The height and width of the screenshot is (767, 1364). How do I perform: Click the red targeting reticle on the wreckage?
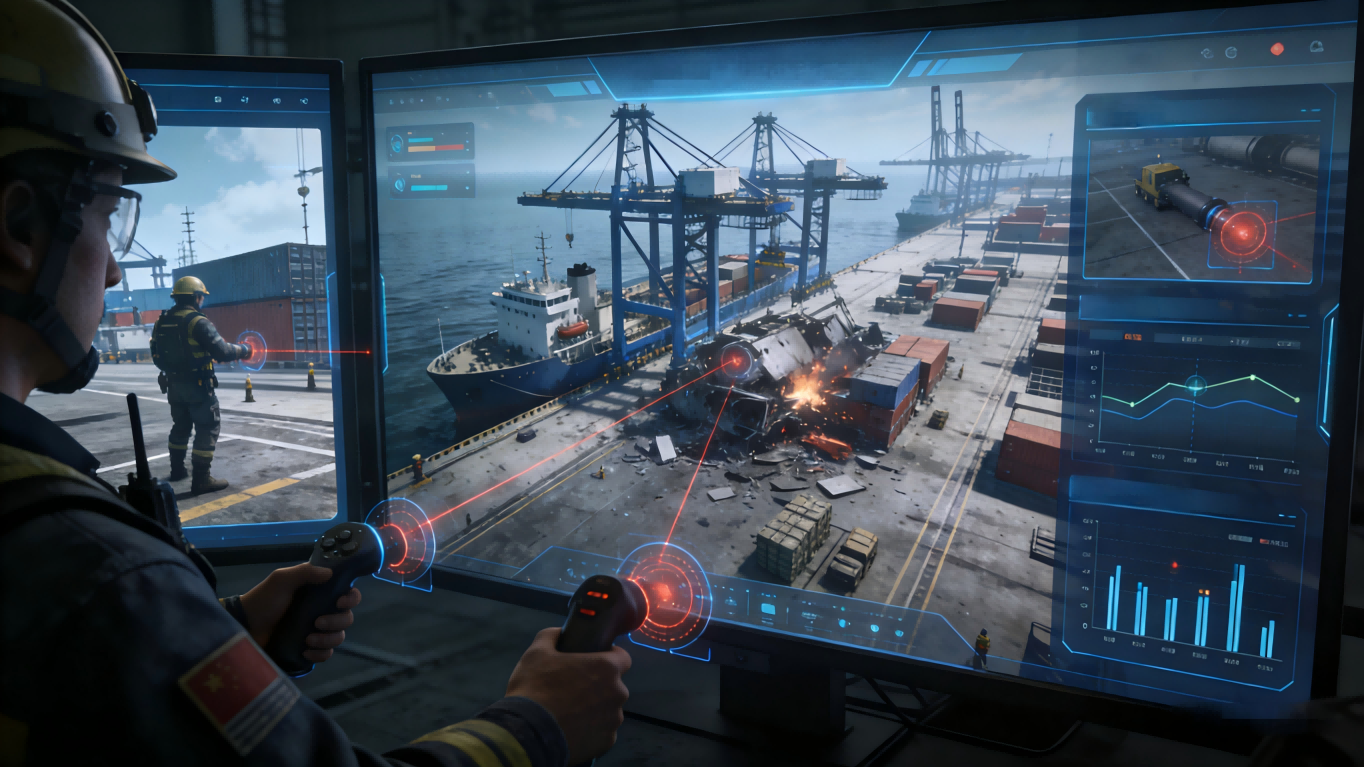click(x=738, y=361)
